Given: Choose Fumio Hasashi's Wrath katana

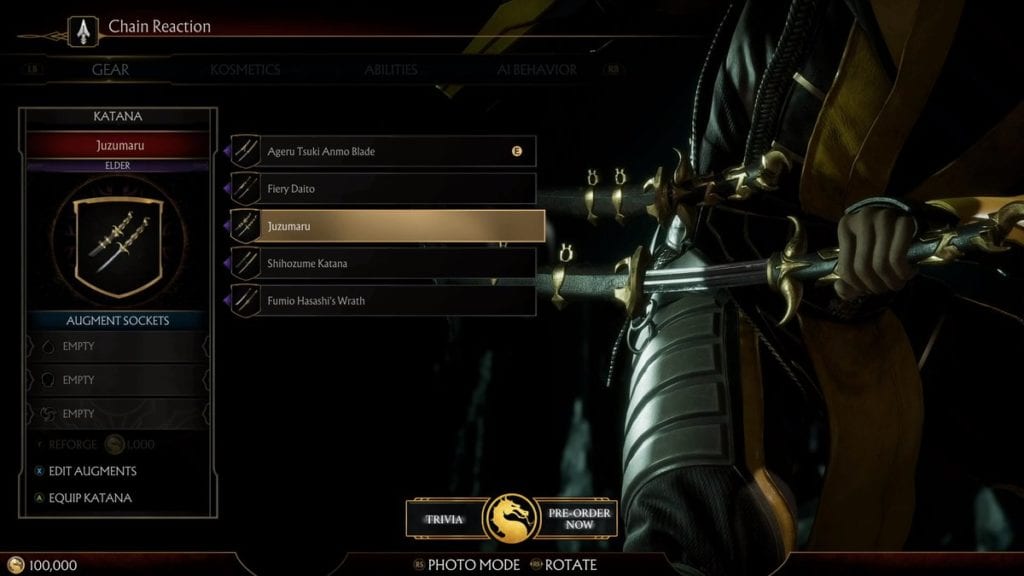Looking at the screenshot, I should coord(384,300).
